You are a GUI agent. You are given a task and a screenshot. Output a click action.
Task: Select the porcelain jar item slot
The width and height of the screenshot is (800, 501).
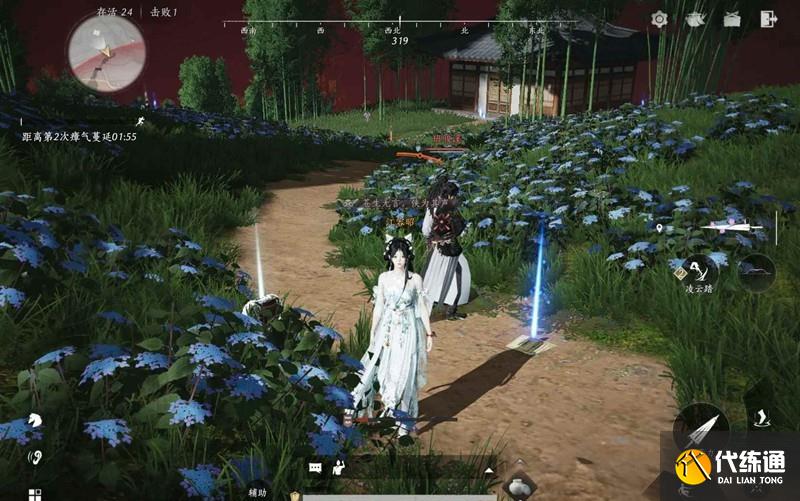pos(518,488)
